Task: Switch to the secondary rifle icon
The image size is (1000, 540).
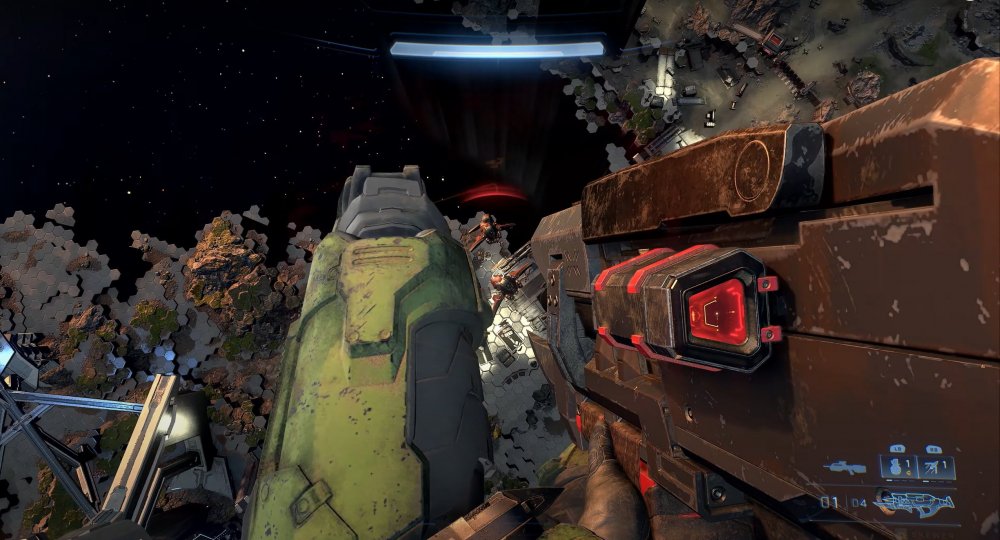Action: pyautogui.click(x=845, y=467)
